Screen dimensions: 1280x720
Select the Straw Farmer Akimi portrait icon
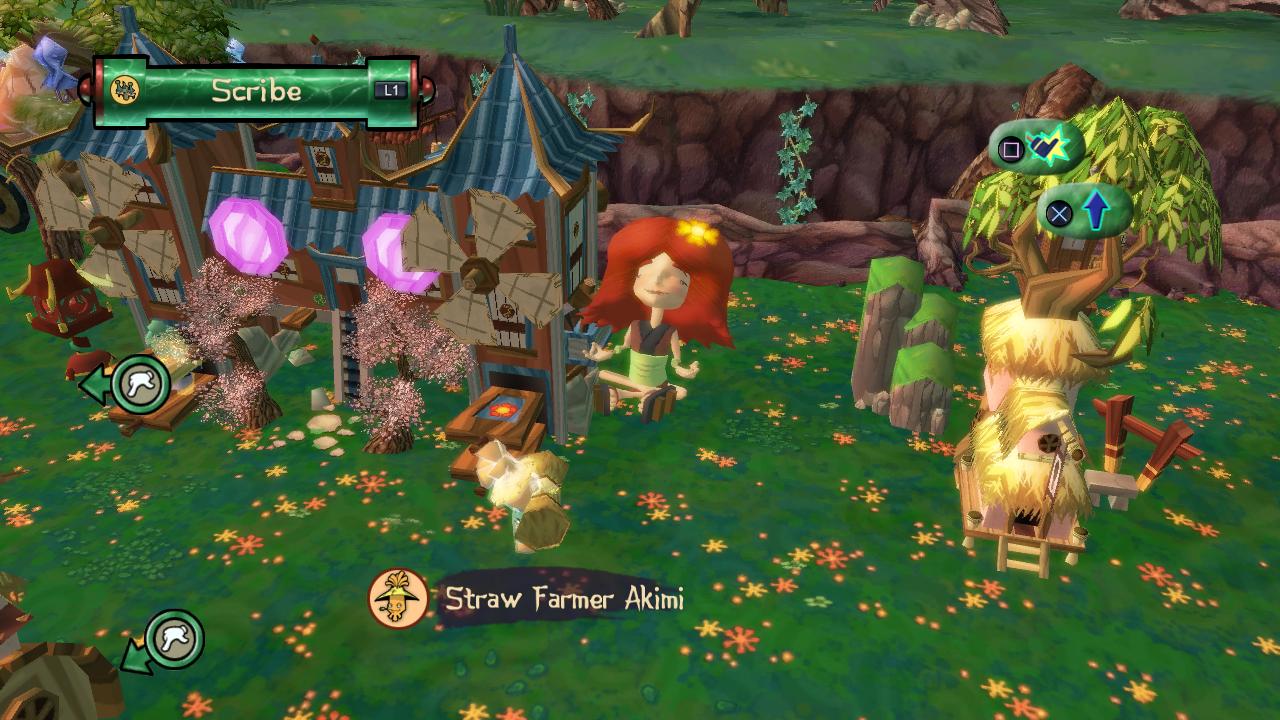(x=398, y=599)
